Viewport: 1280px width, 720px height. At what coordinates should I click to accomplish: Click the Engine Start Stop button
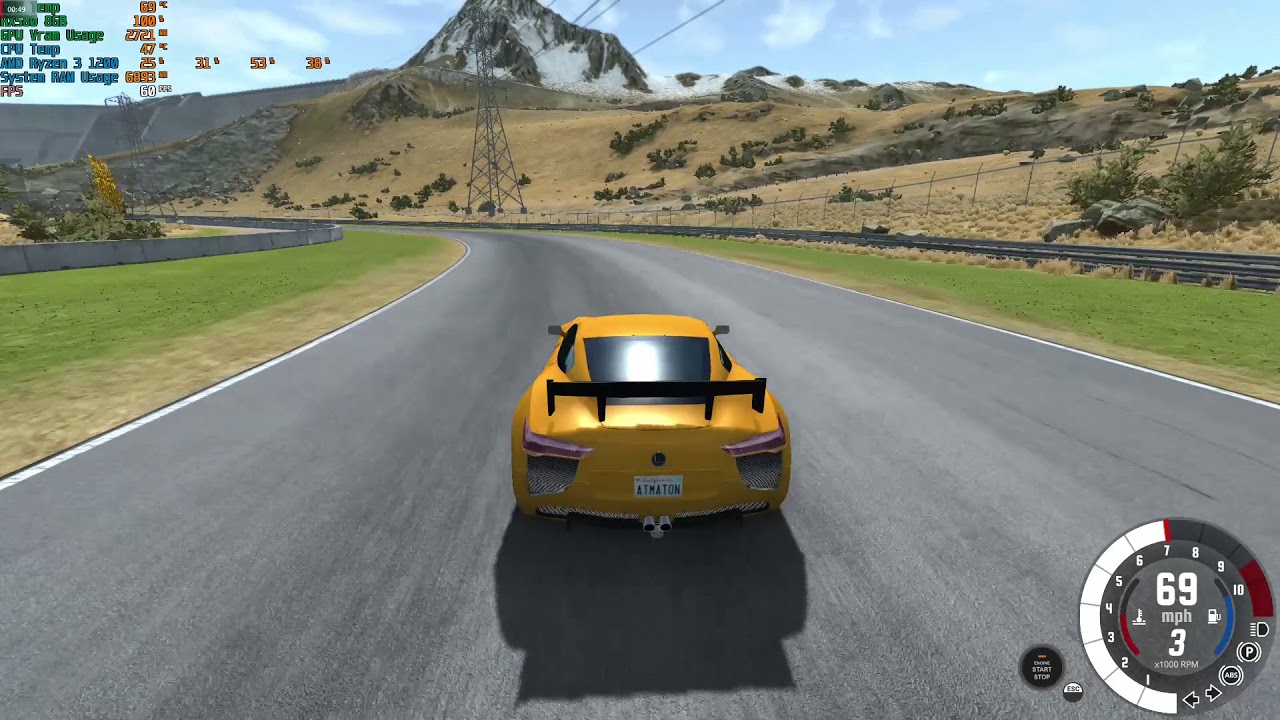click(x=1041, y=667)
